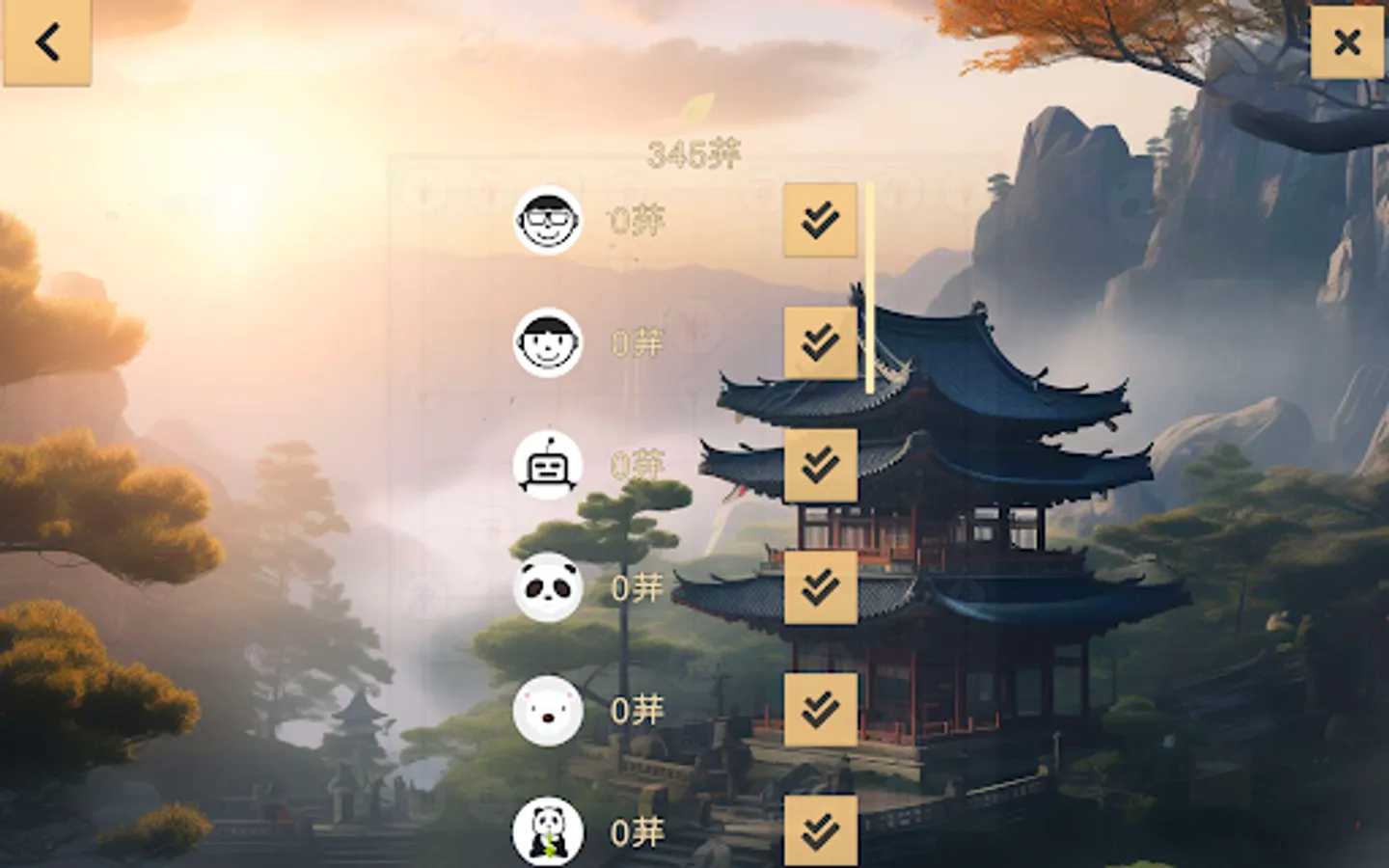Select the smiling boy avatar
The width and height of the screenshot is (1389, 868).
tap(547, 344)
